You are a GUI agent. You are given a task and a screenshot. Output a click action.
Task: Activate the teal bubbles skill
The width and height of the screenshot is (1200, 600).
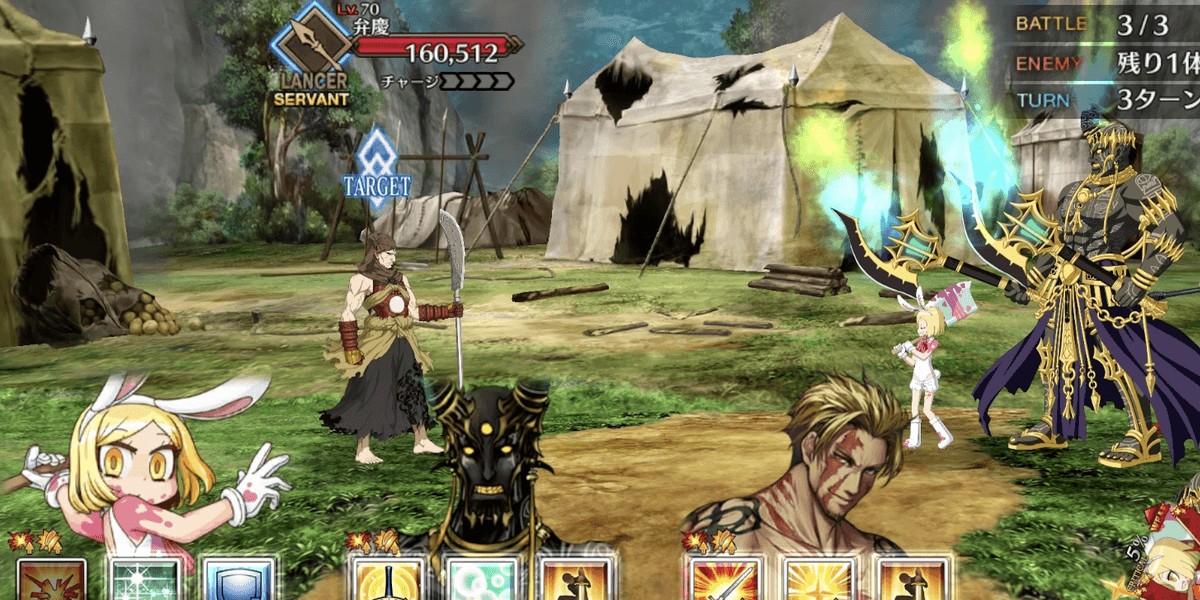479,581
